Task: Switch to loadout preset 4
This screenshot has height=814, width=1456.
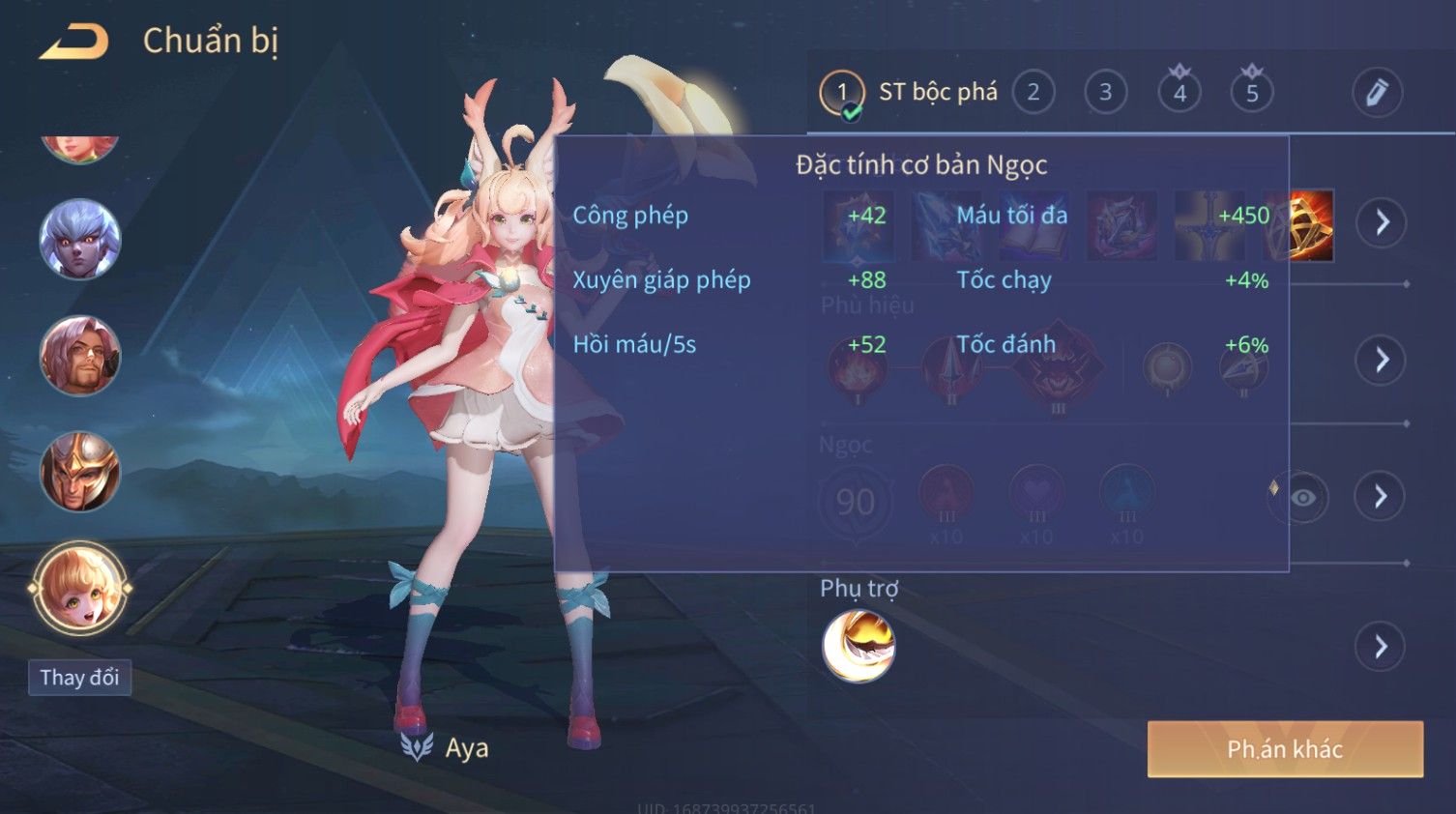Action: pyautogui.click(x=1179, y=93)
